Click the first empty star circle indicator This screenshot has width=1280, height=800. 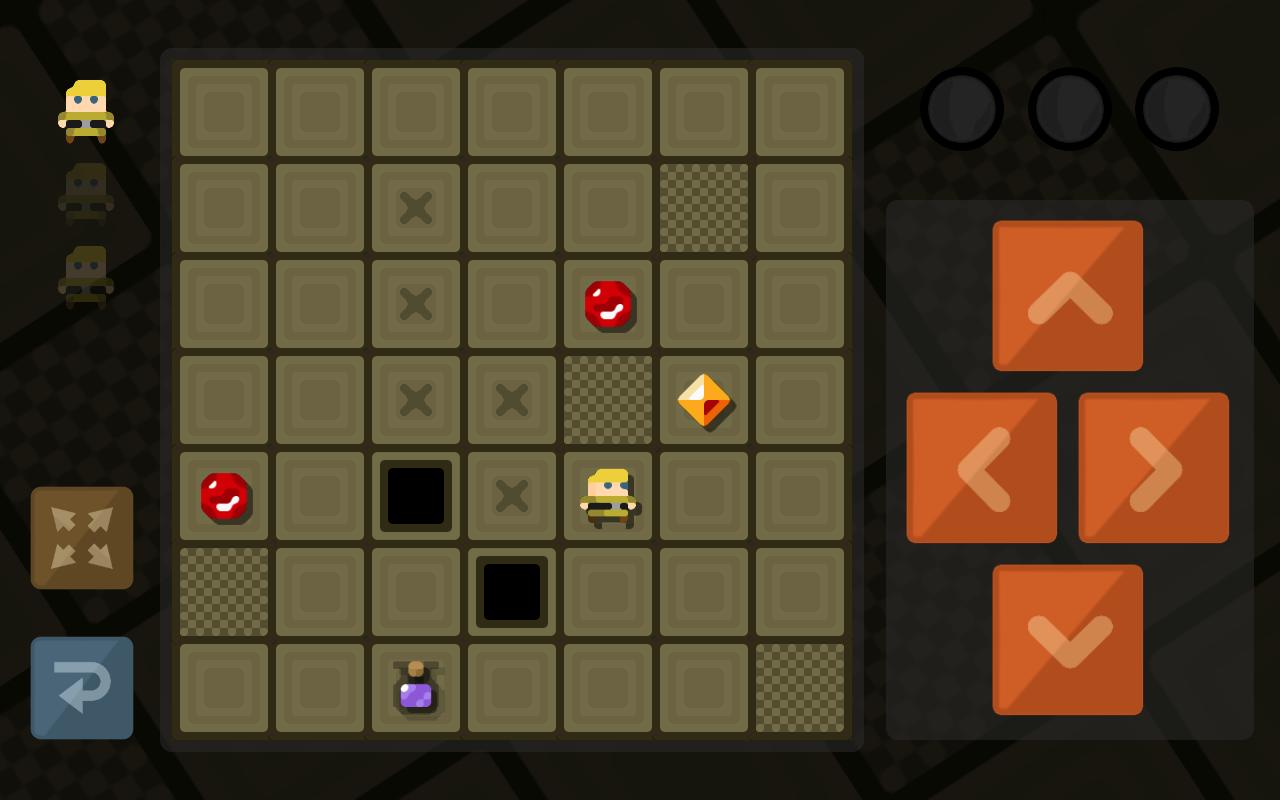coord(962,109)
